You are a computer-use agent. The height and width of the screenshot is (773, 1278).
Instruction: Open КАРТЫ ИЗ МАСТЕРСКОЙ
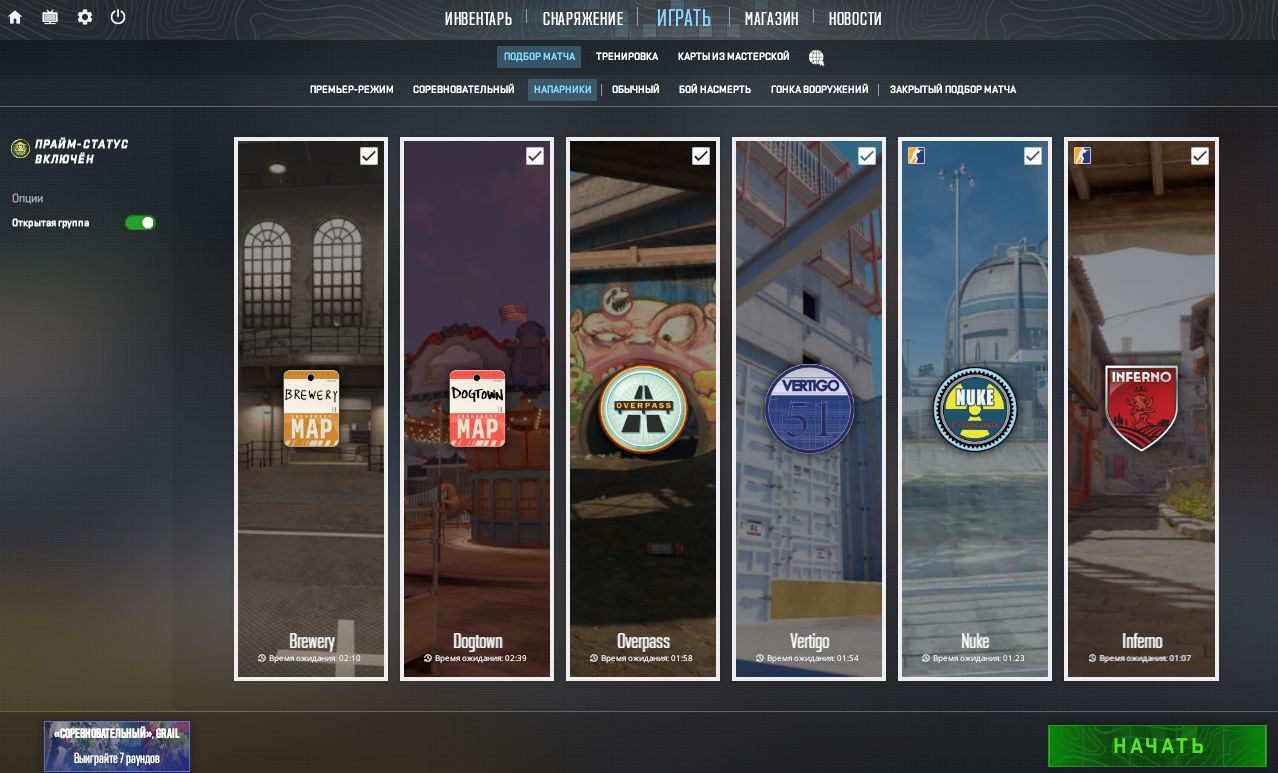733,57
